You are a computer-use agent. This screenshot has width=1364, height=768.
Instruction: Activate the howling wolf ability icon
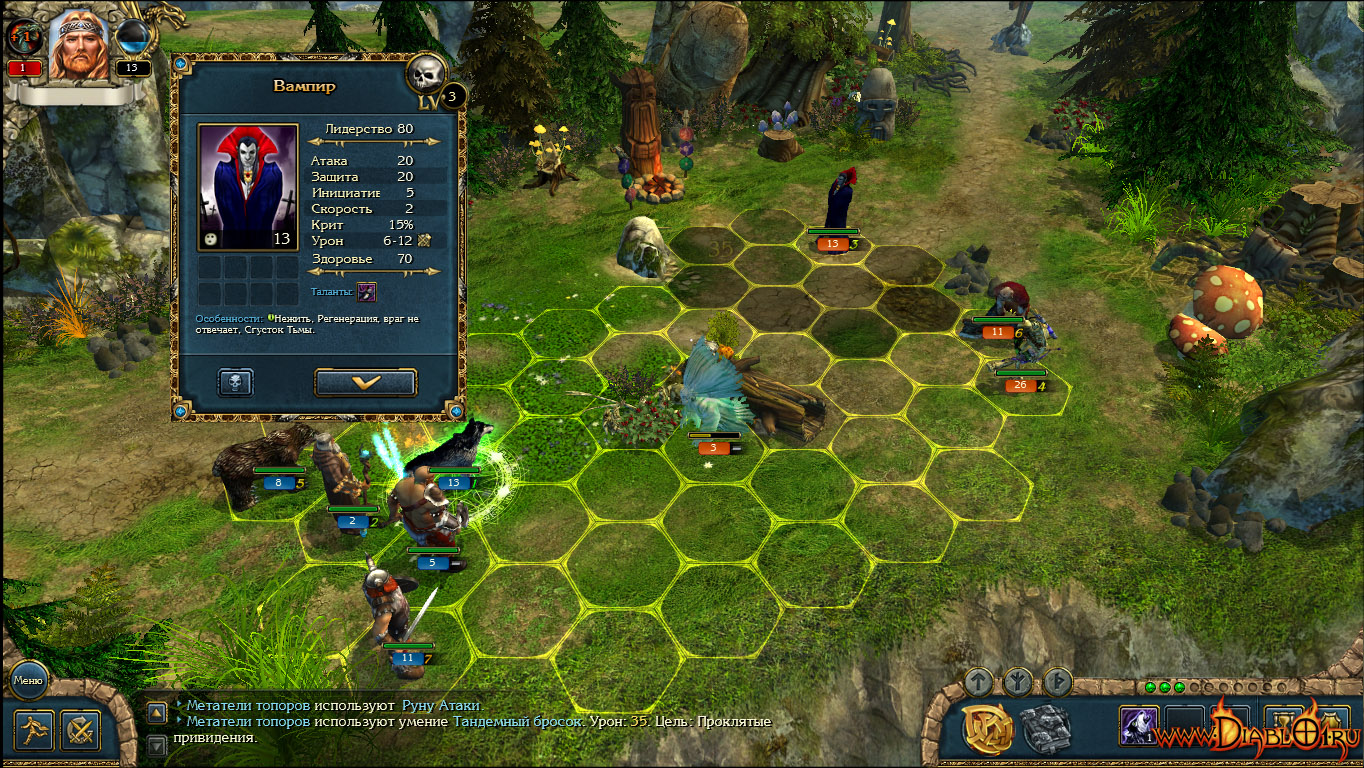point(1138,726)
